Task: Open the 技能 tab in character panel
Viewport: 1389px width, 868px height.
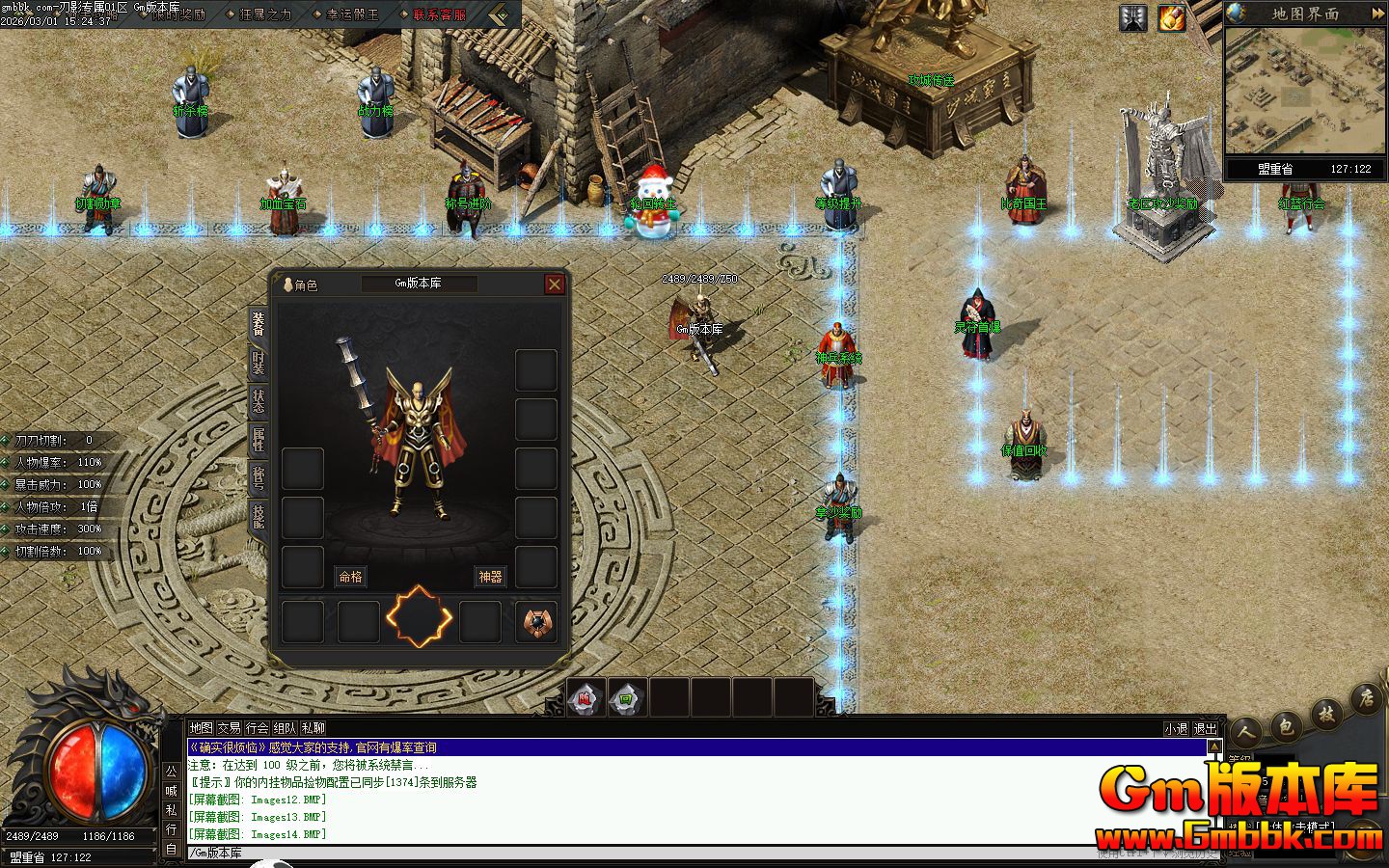Action: coord(259,516)
